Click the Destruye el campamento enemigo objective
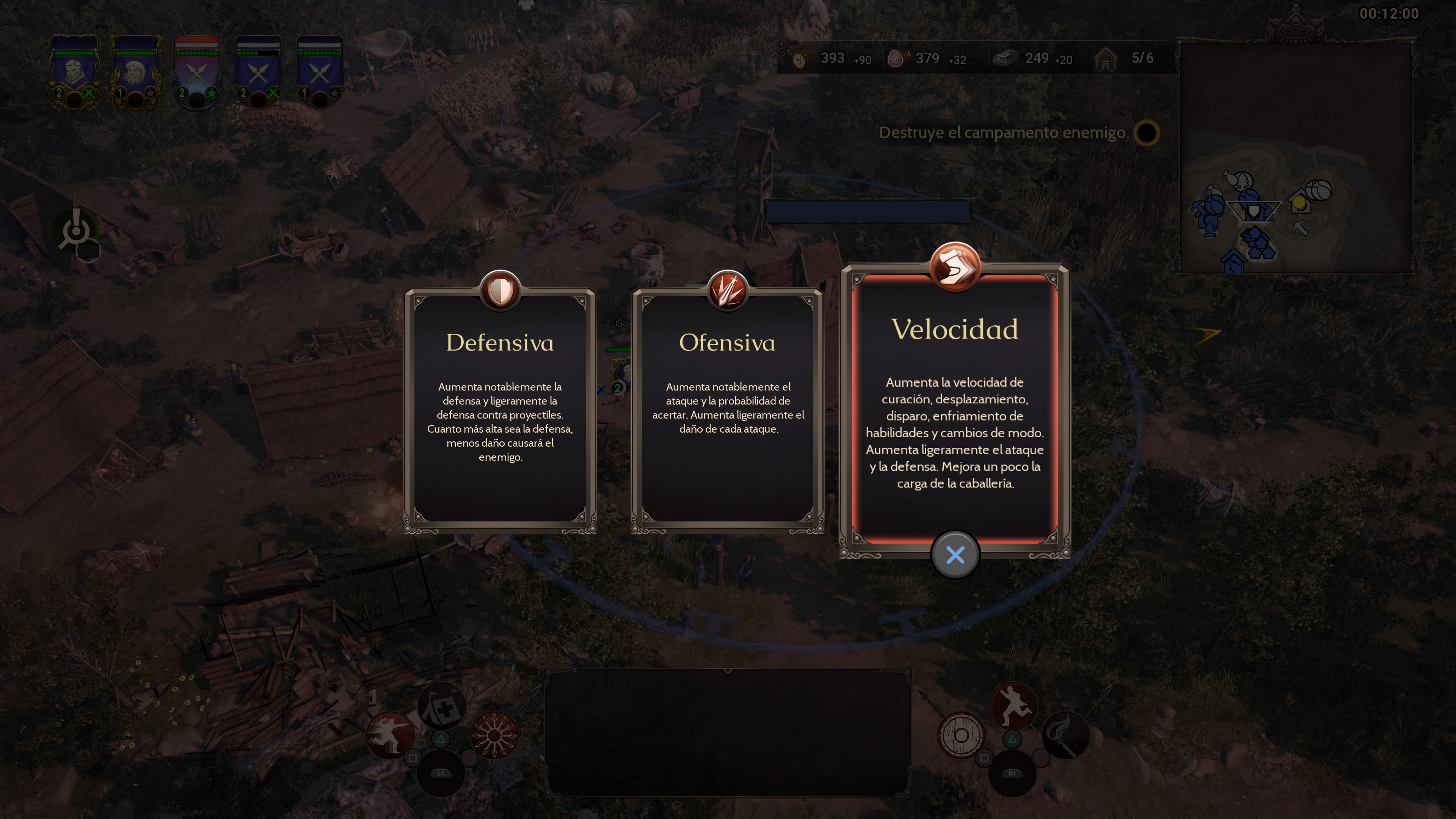This screenshot has width=1456, height=819. [x=1004, y=133]
